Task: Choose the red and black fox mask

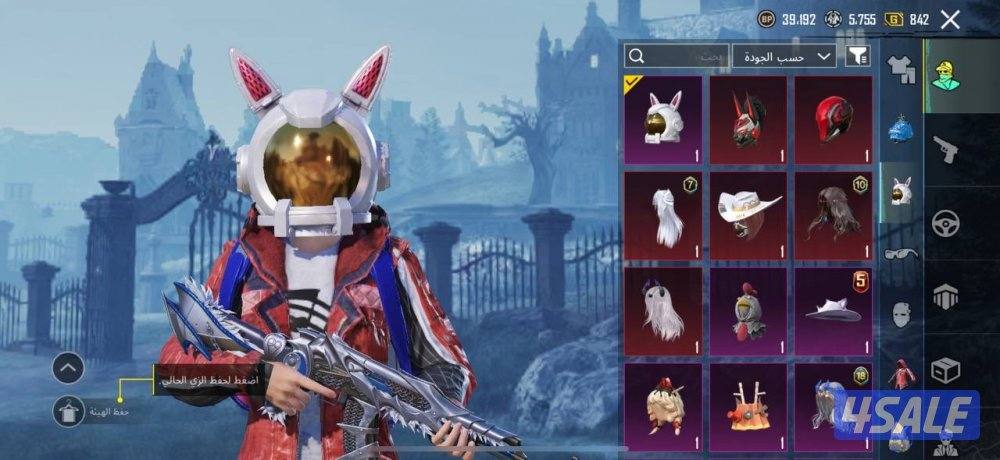Action: [x=750, y=119]
